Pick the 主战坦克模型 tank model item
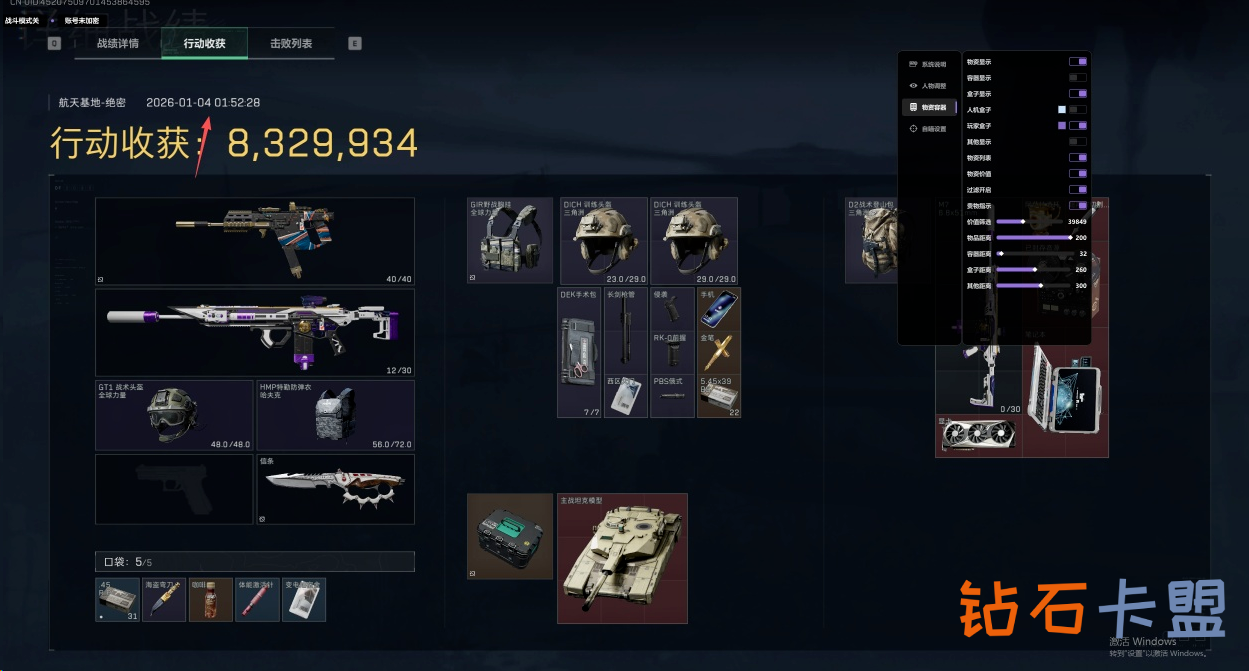This screenshot has width=1249, height=671. click(622, 558)
